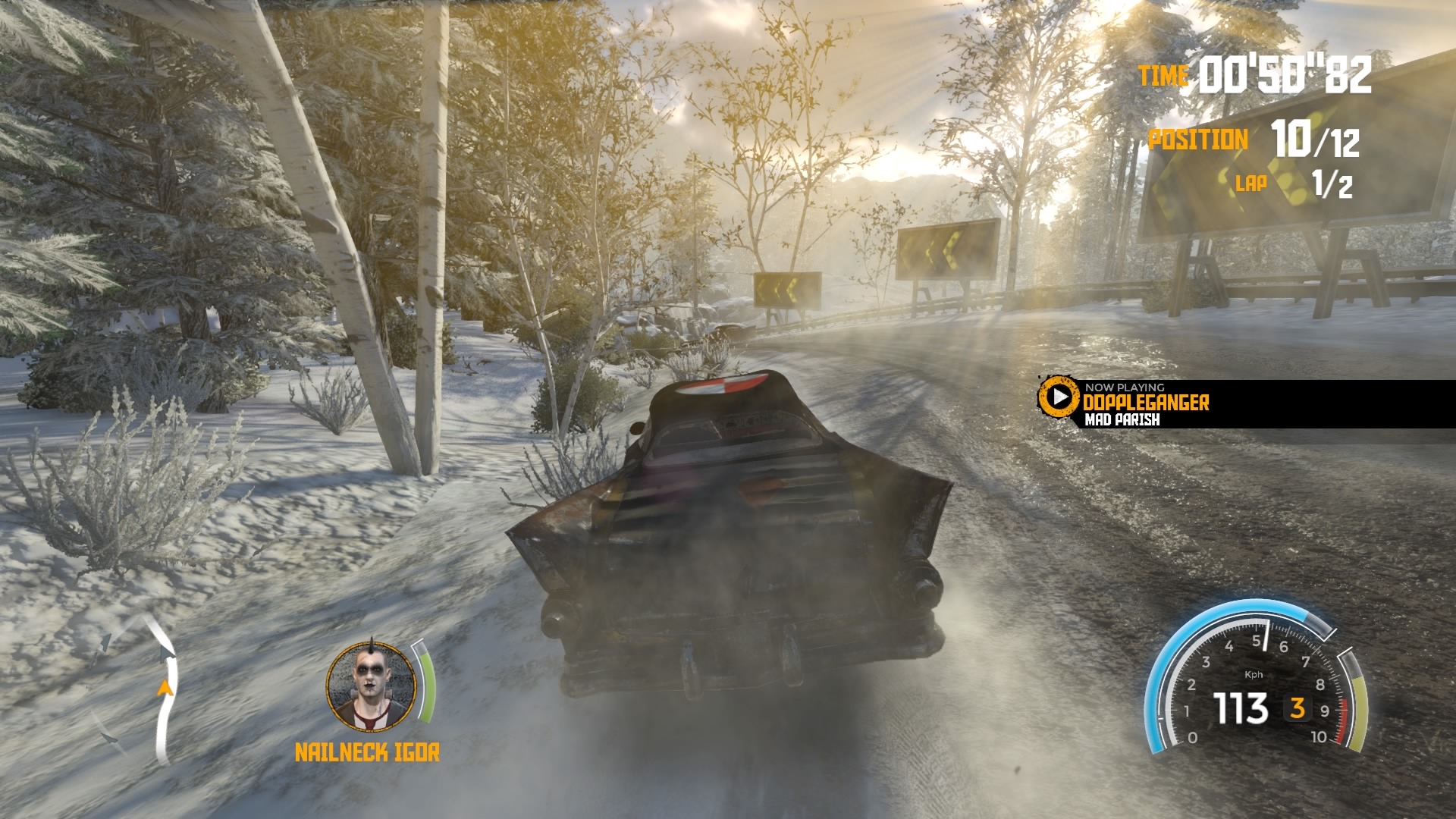Click the Now Playing music play icon
Screen dimensions: 1456x819
pyautogui.click(x=1058, y=397)
